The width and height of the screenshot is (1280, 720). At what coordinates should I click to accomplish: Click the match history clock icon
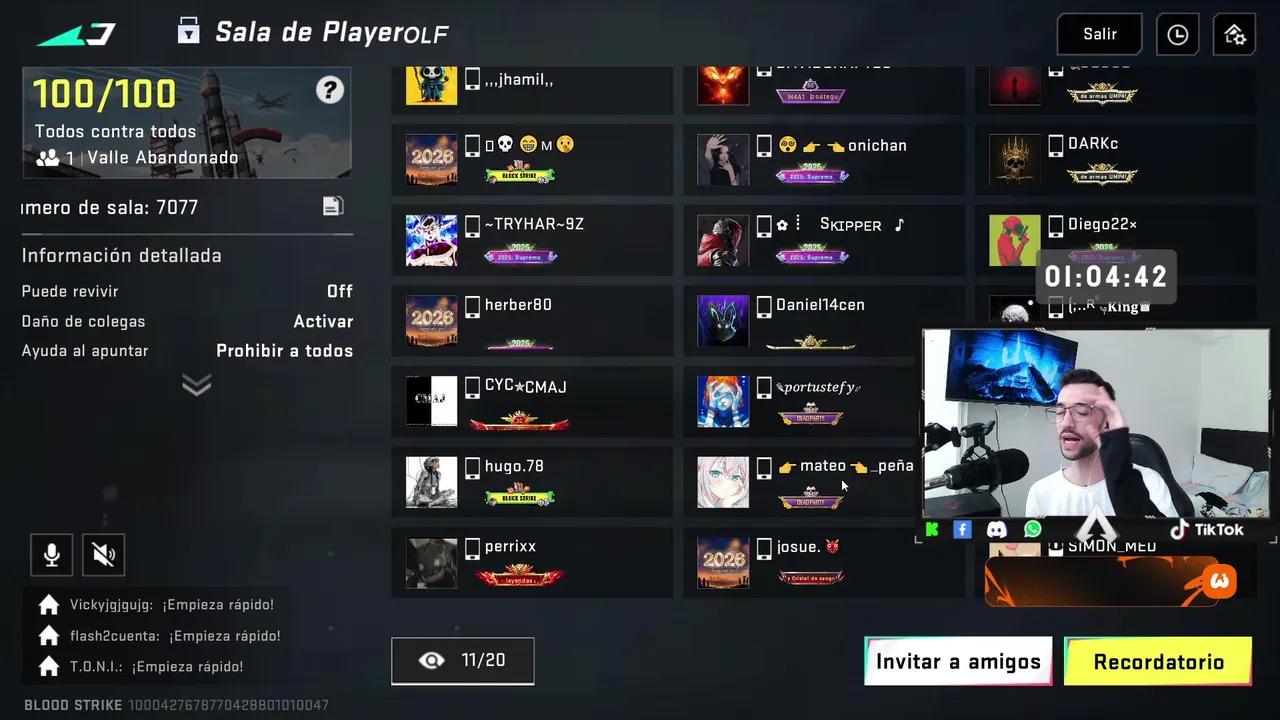click(1177, 33)
